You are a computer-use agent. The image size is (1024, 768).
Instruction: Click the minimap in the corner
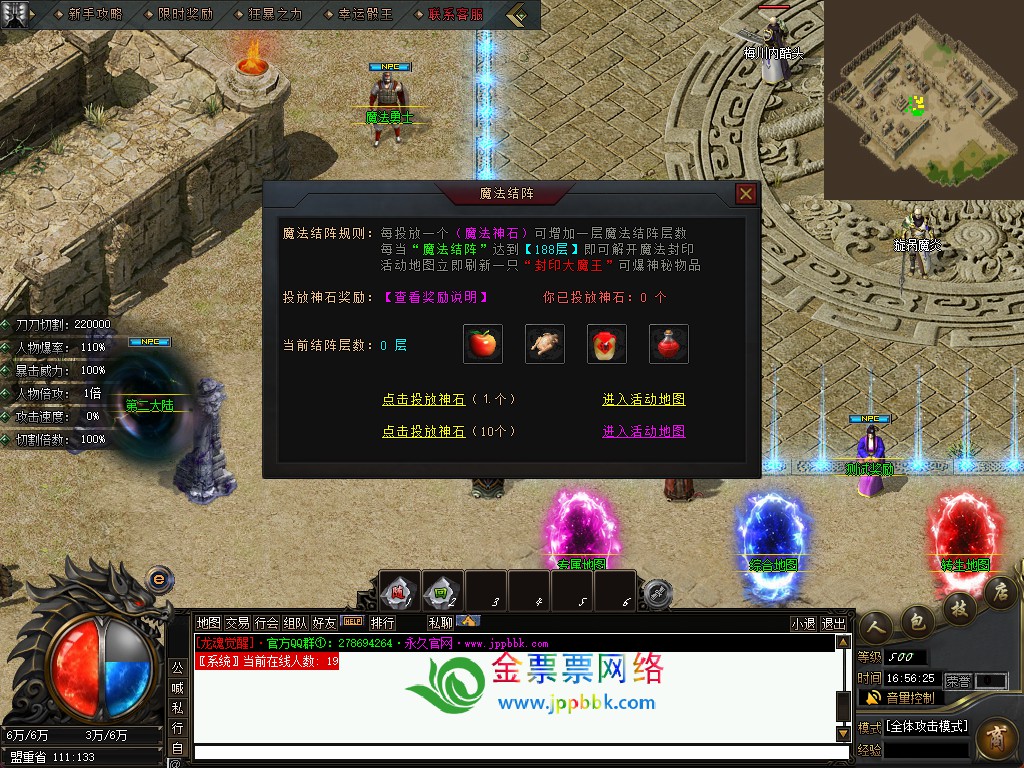(920, 98)
